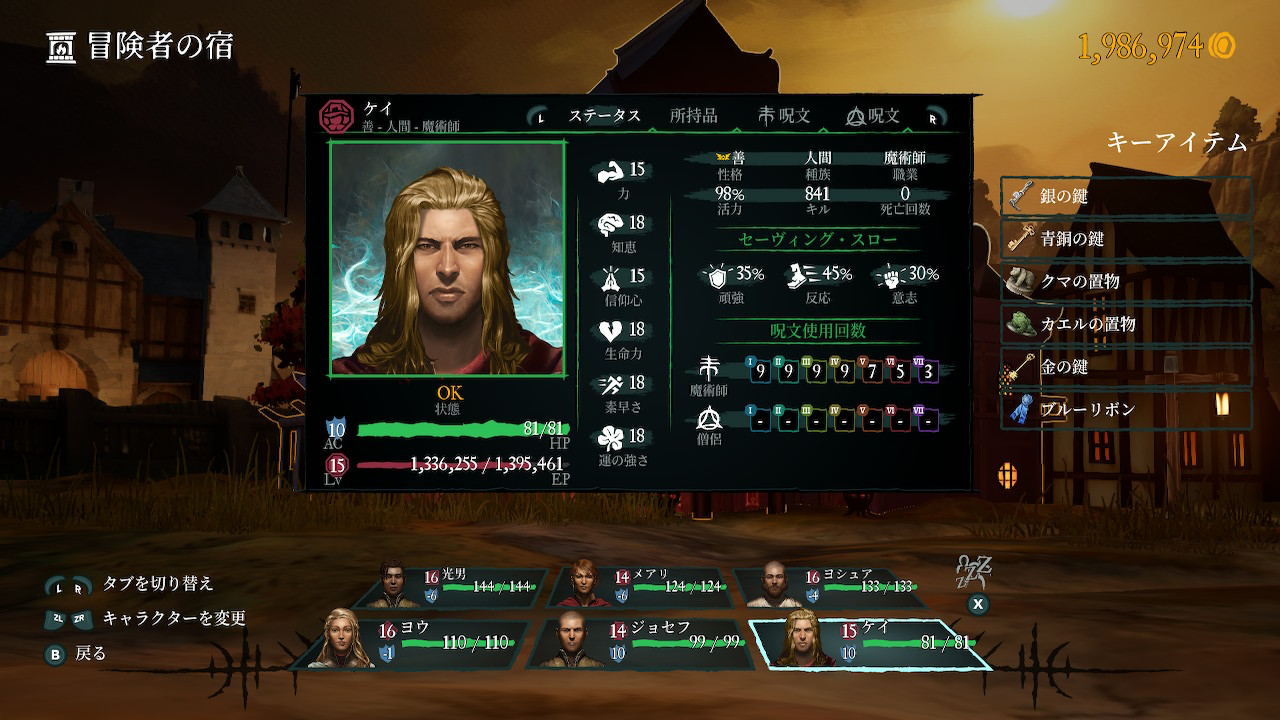
Task: Open the priest 呪文 tab with triangle icon
Action: (x=872, y=116)
